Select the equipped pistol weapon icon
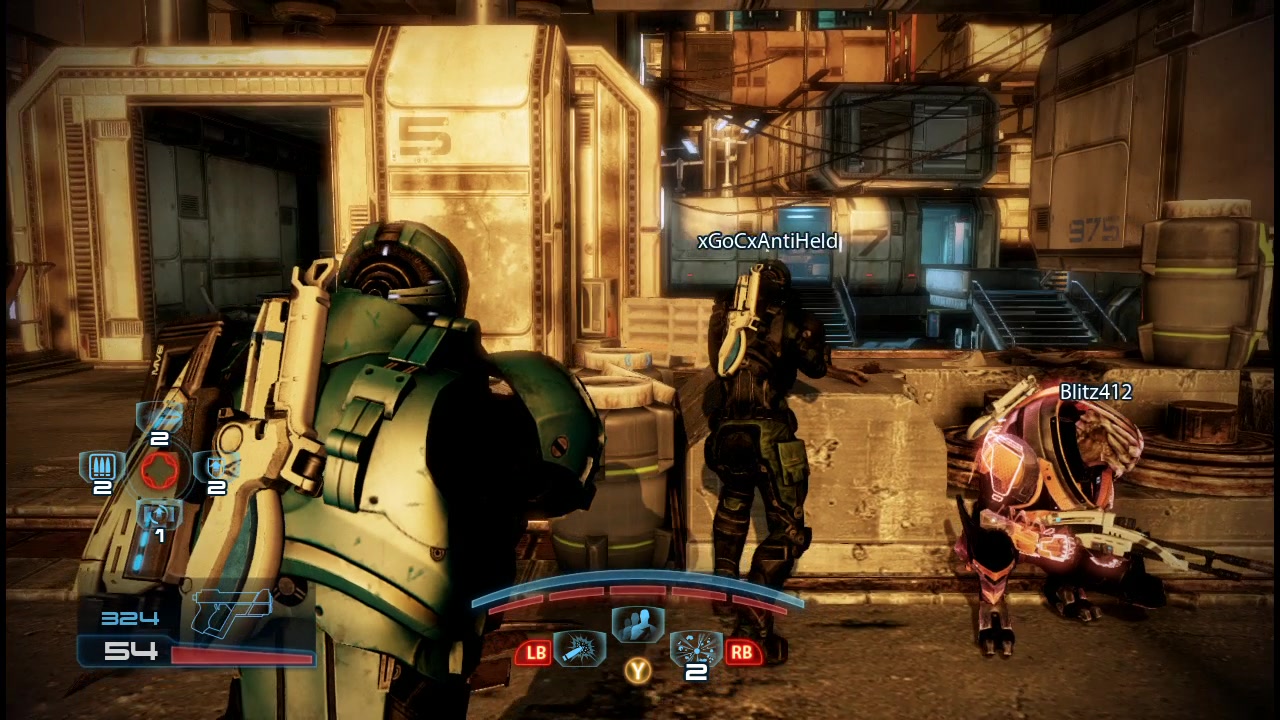 coord(232,610)
